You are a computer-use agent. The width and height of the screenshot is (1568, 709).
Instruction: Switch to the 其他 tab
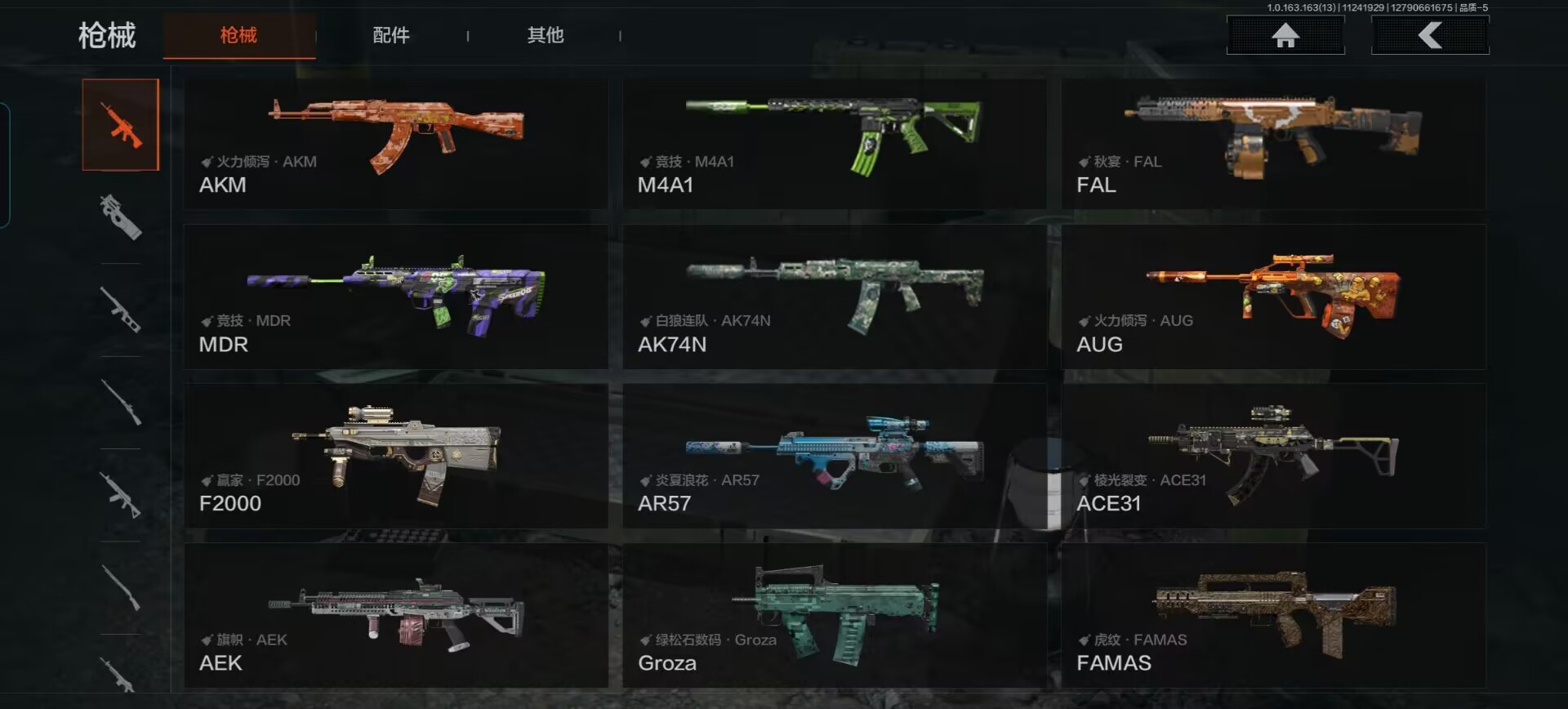tap(546, 35)
